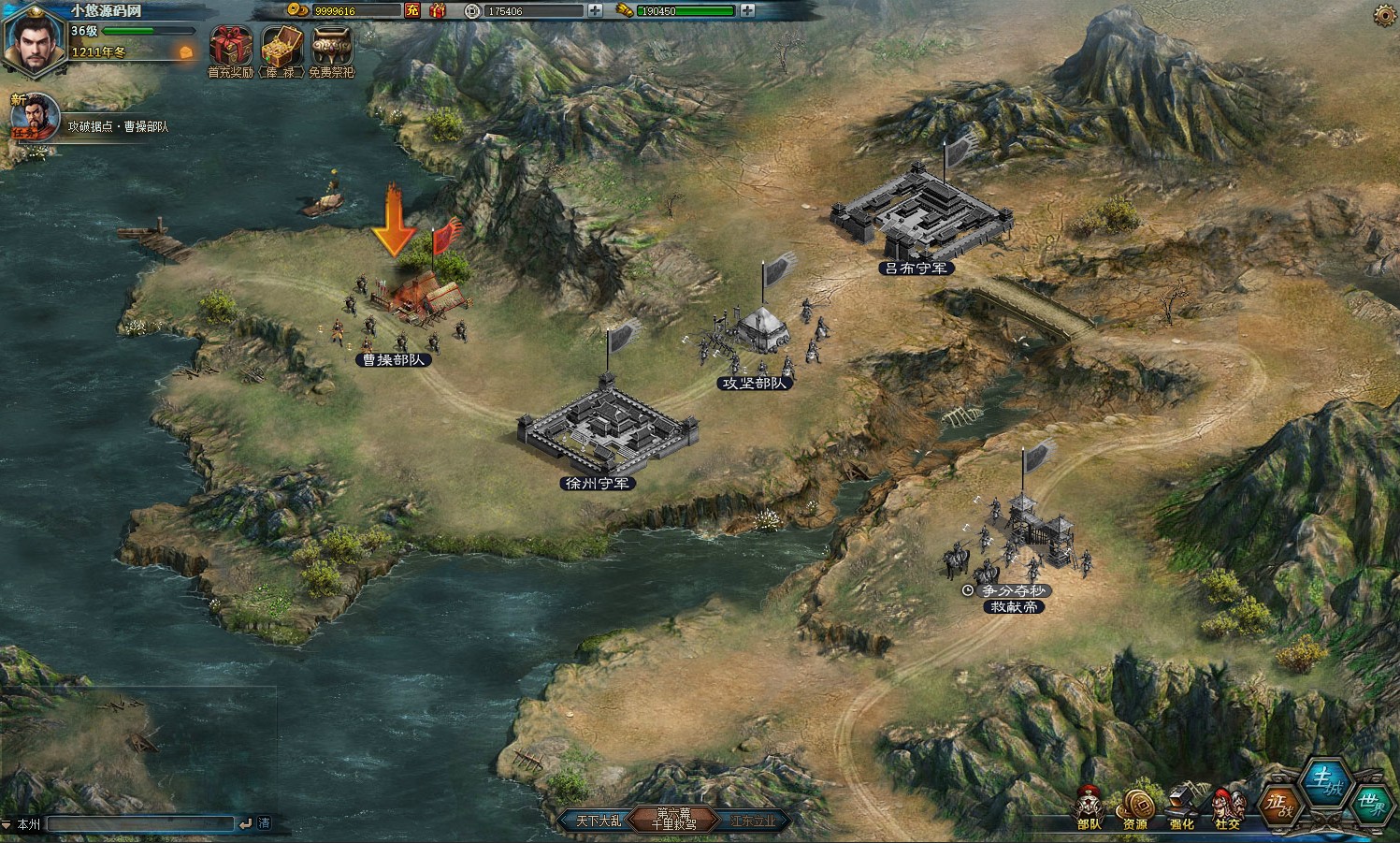Open the red gift box beside 充
The width and height of the screenshot is (1400, 843).
point(438,10)
